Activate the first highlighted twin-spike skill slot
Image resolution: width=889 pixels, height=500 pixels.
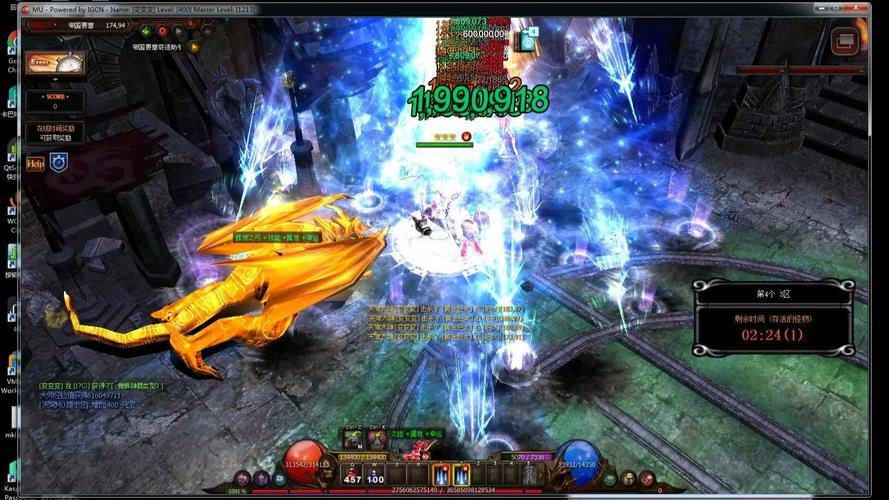pos(440,475)
